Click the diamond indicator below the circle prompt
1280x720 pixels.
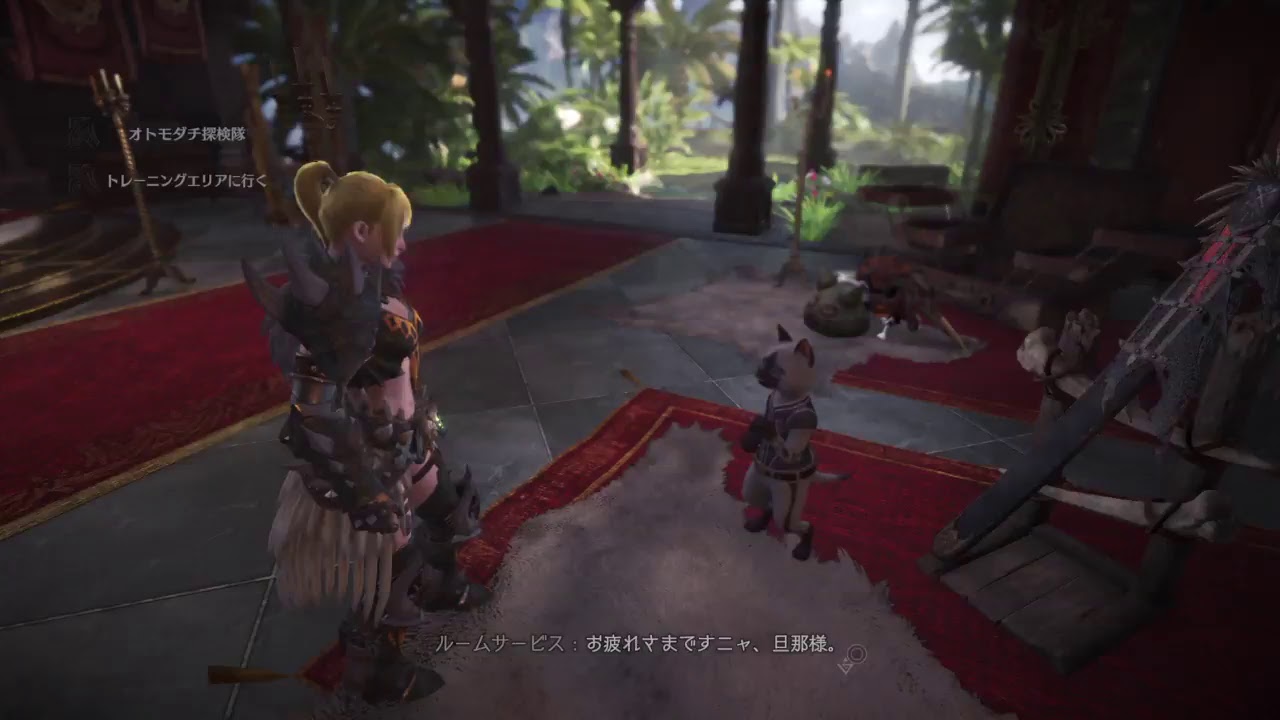(x=845, y=669)
